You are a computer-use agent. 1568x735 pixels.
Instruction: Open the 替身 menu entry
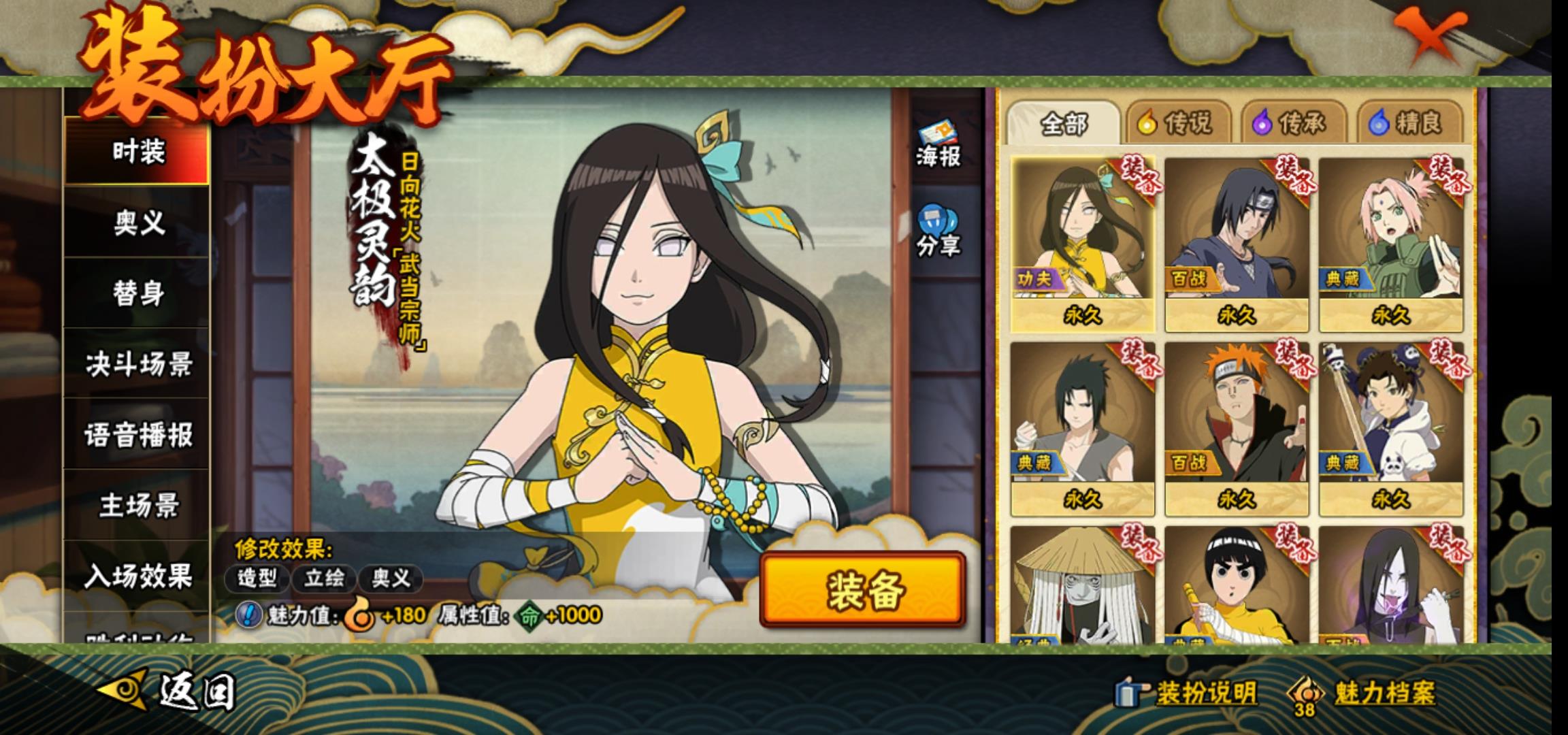(x=137, y=293)
